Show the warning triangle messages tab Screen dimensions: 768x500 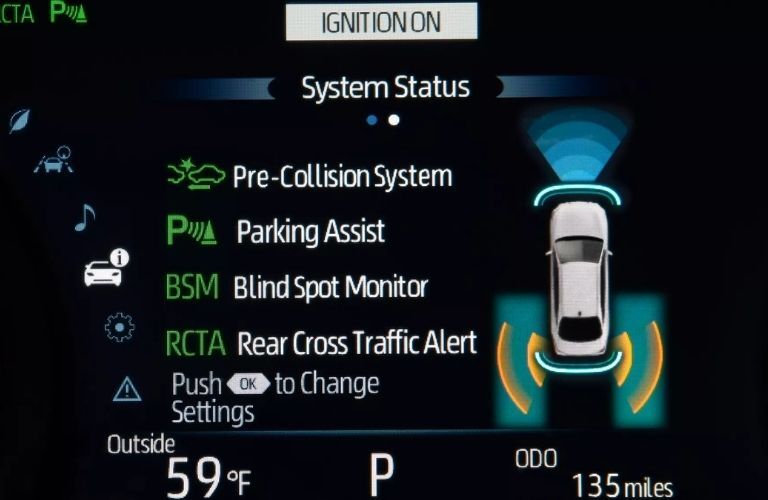[127, 389]
